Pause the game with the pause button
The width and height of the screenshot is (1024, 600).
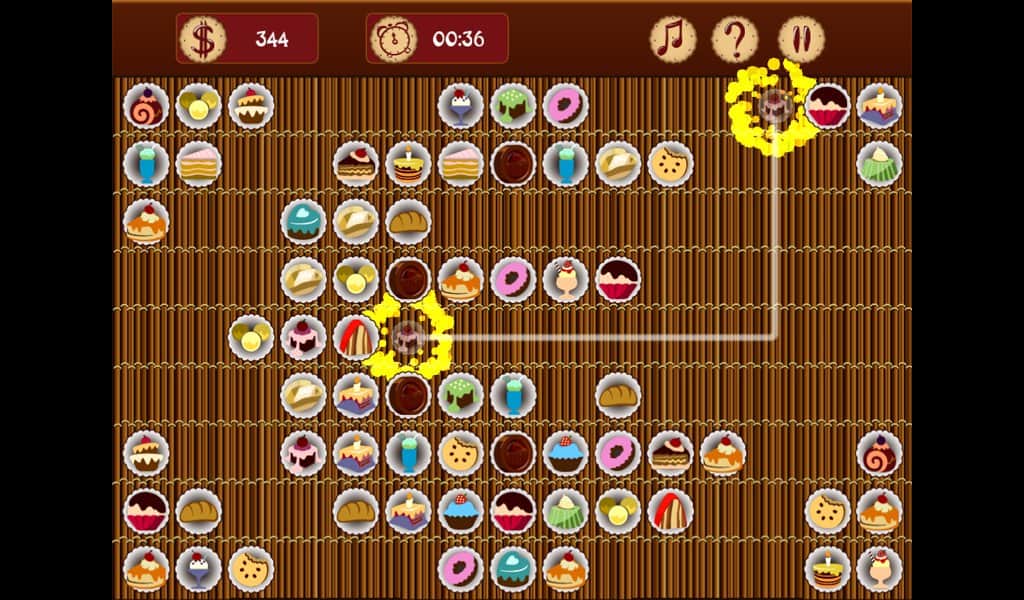tap(800, 40)
